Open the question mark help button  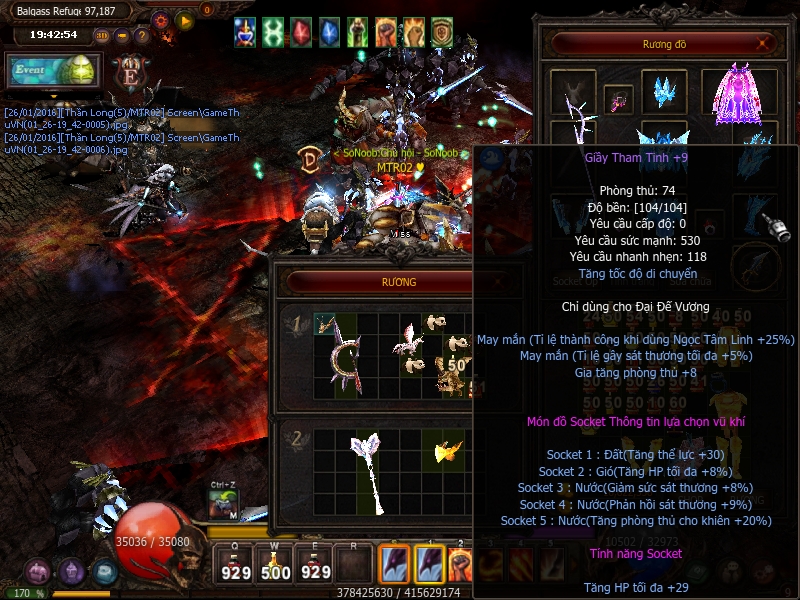click(x=142, y=36)
